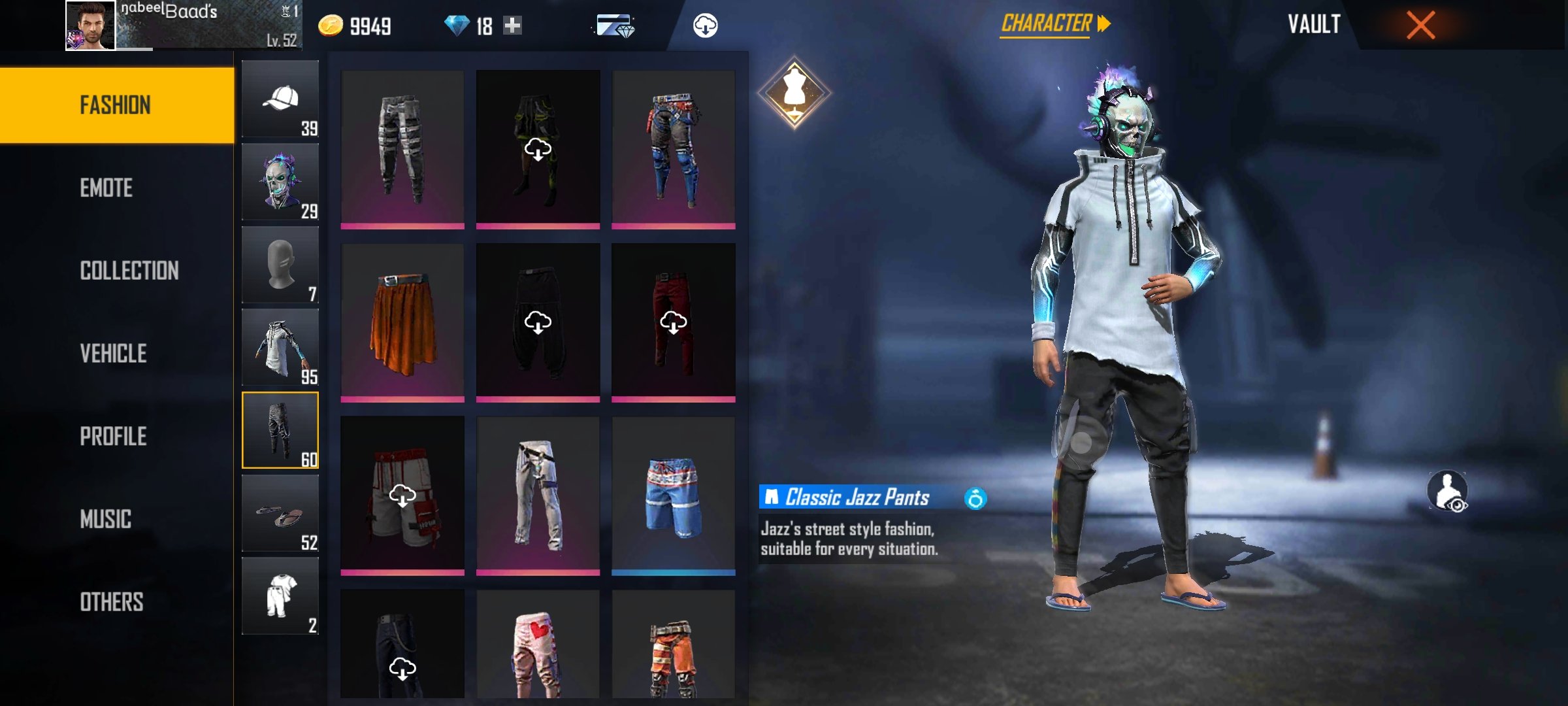1568x706 pixels.
Task: Equip the orange skirt item
Action: coord(402,322)
